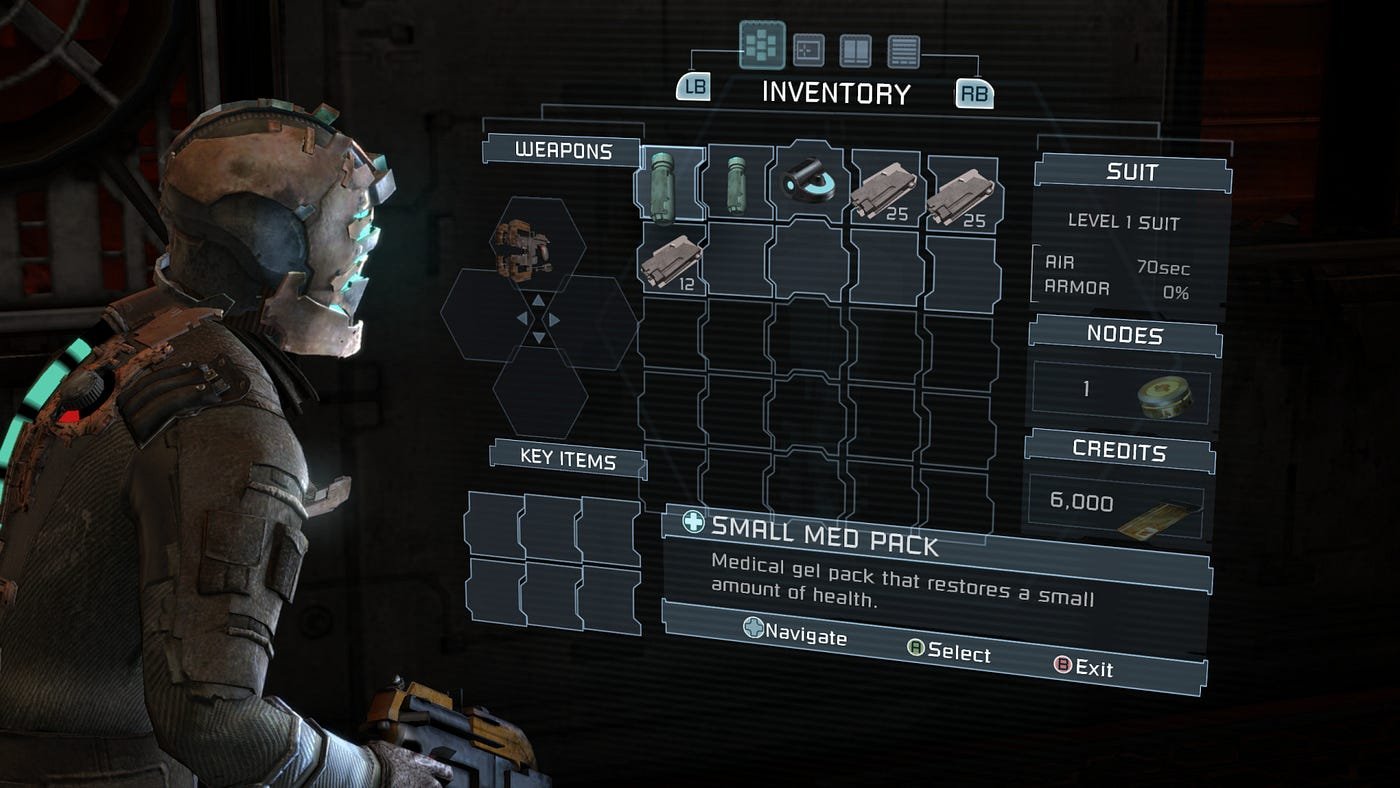This screenshot has width=1400, height=788.
Task: Switch to the lined database log tab
Action: pos(903,50)
